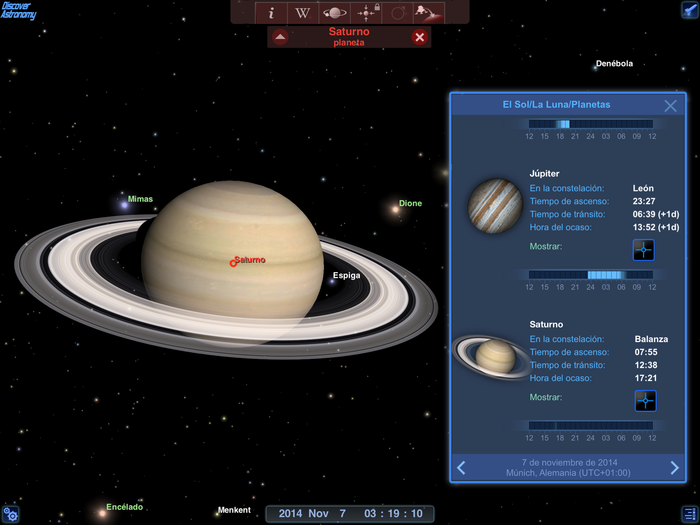Dismiss the Saturno selection with red X
The height and width of the screenshot is (525, 700).
coord(420,37)
